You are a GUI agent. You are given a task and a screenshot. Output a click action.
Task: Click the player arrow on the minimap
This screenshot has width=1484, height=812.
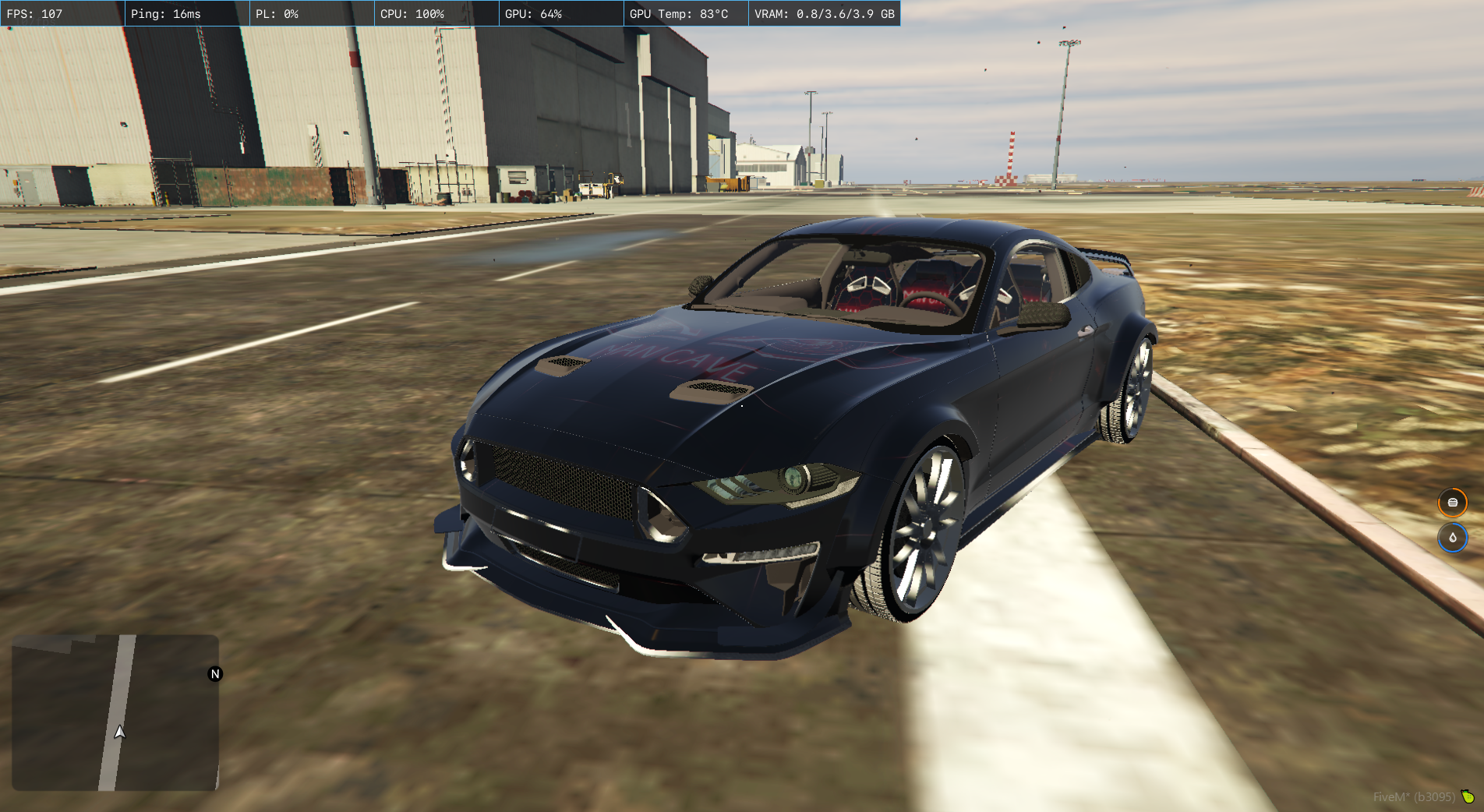[119, 732]
